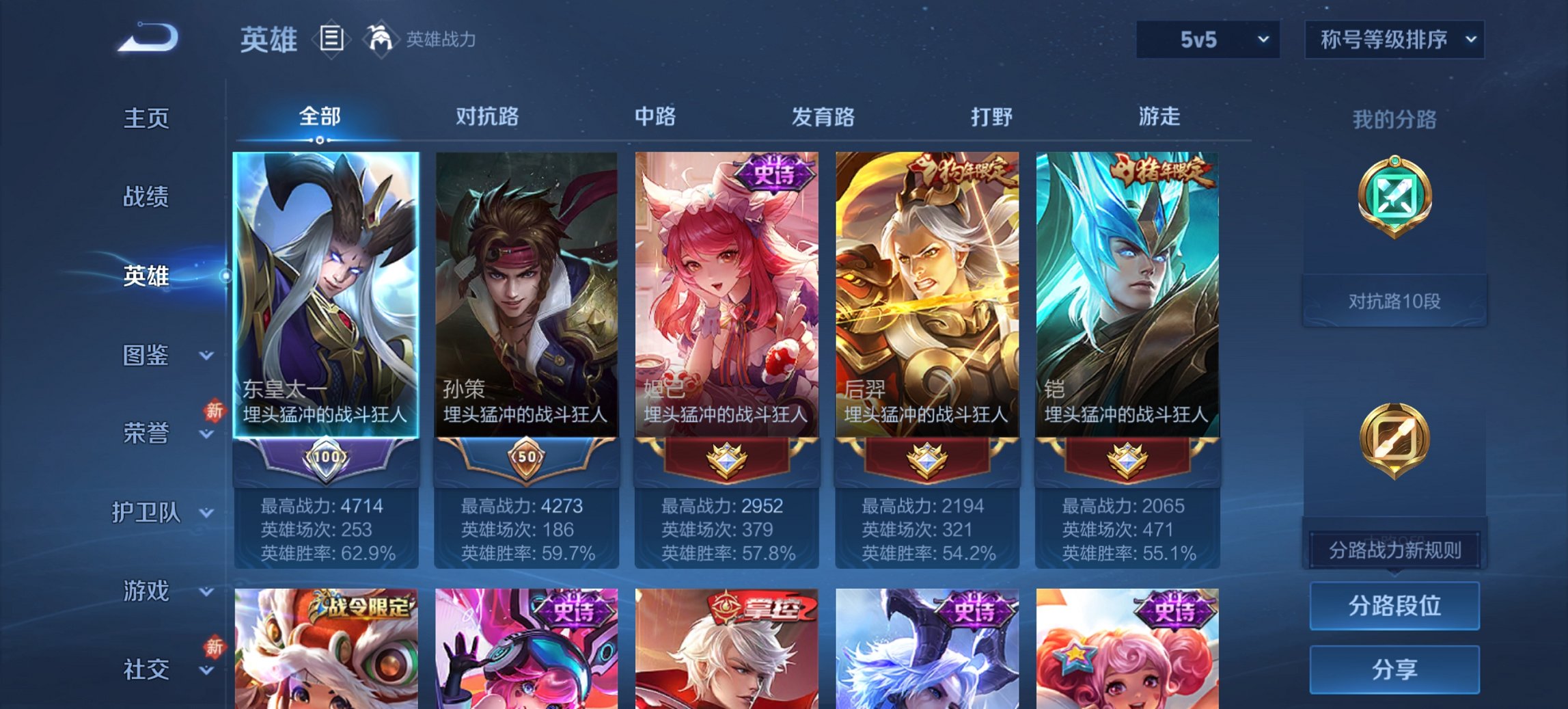
Task: Expand the 社交 sidebar section
Action: pyautogui.click(x=146, y=670)
